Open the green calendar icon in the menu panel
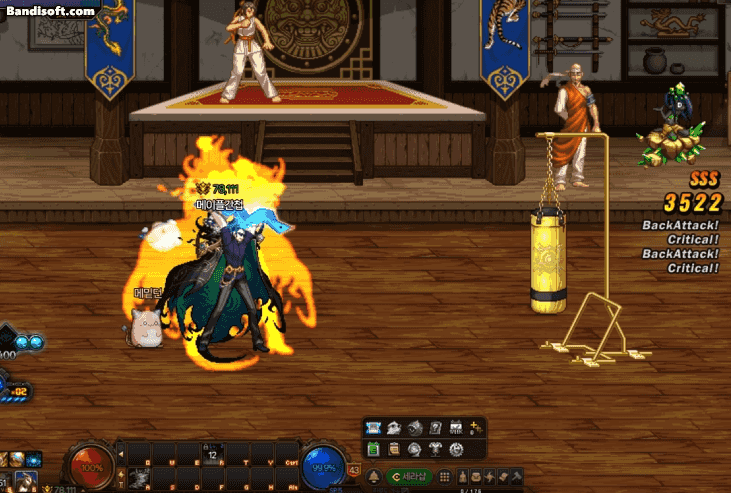 point(373,449)
